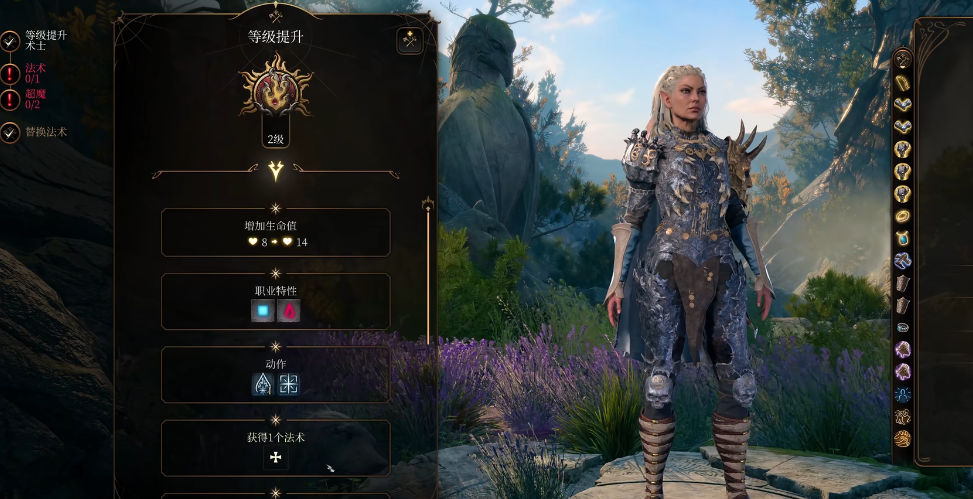Select the gold ring icon in side strip
This screenshot has height=499, width=973.
902,215
